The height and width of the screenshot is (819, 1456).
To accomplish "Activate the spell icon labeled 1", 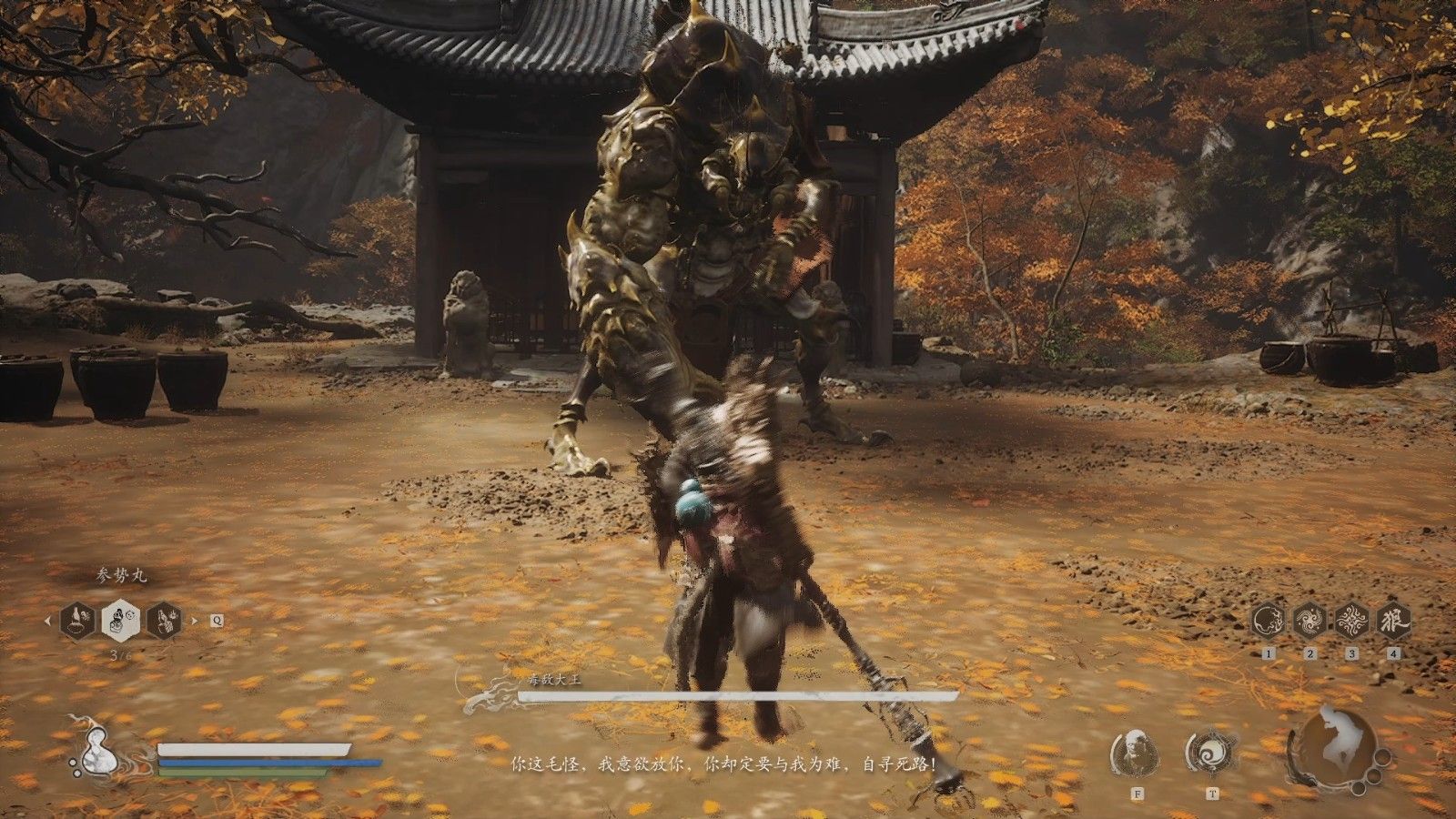I will tap(1269, 621).
